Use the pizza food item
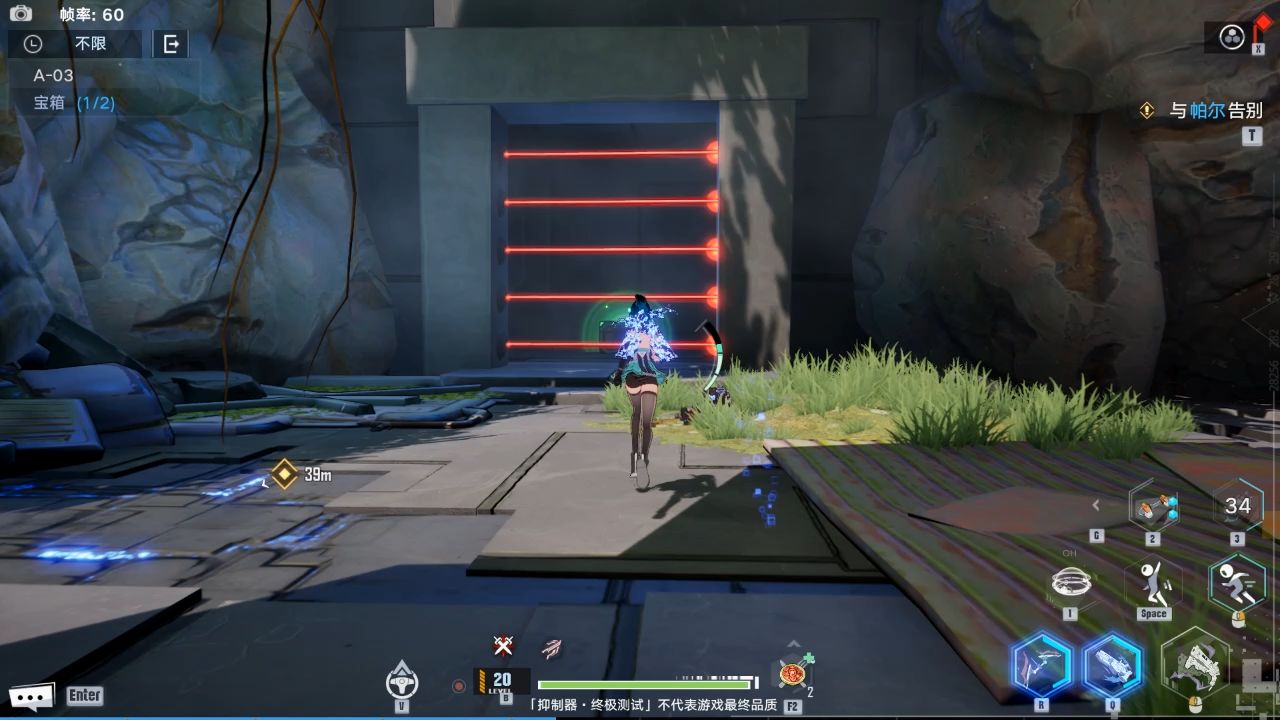This screenshot has height=720, width=1280. point(793,674)
